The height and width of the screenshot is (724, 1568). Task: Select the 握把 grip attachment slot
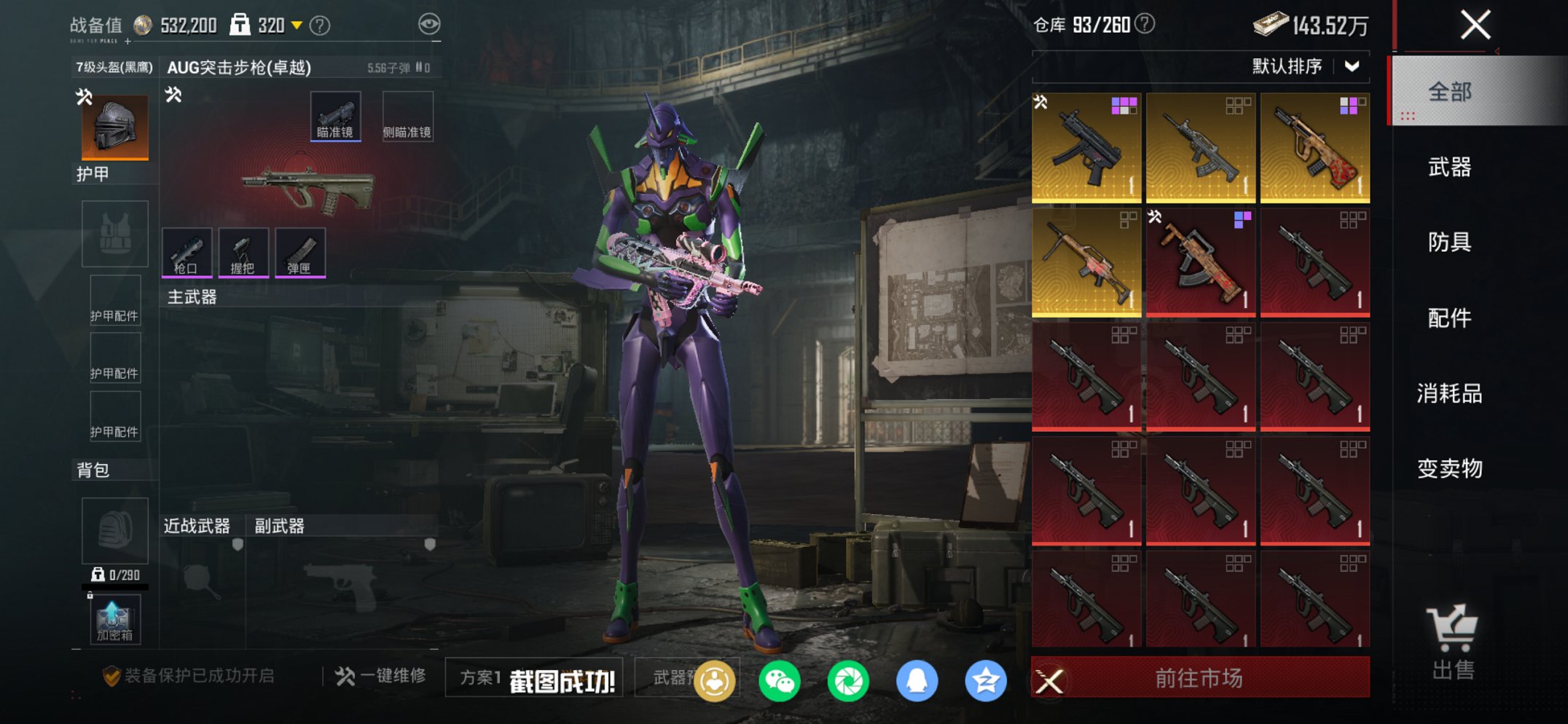pyautogui.click(x=243, y=252)
